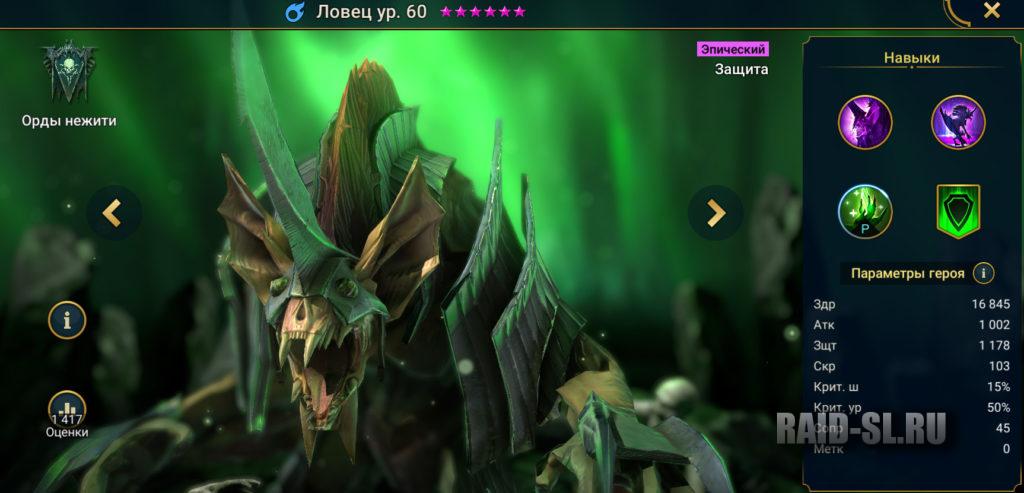View the green passive skill icon

[x=865, y=211]
